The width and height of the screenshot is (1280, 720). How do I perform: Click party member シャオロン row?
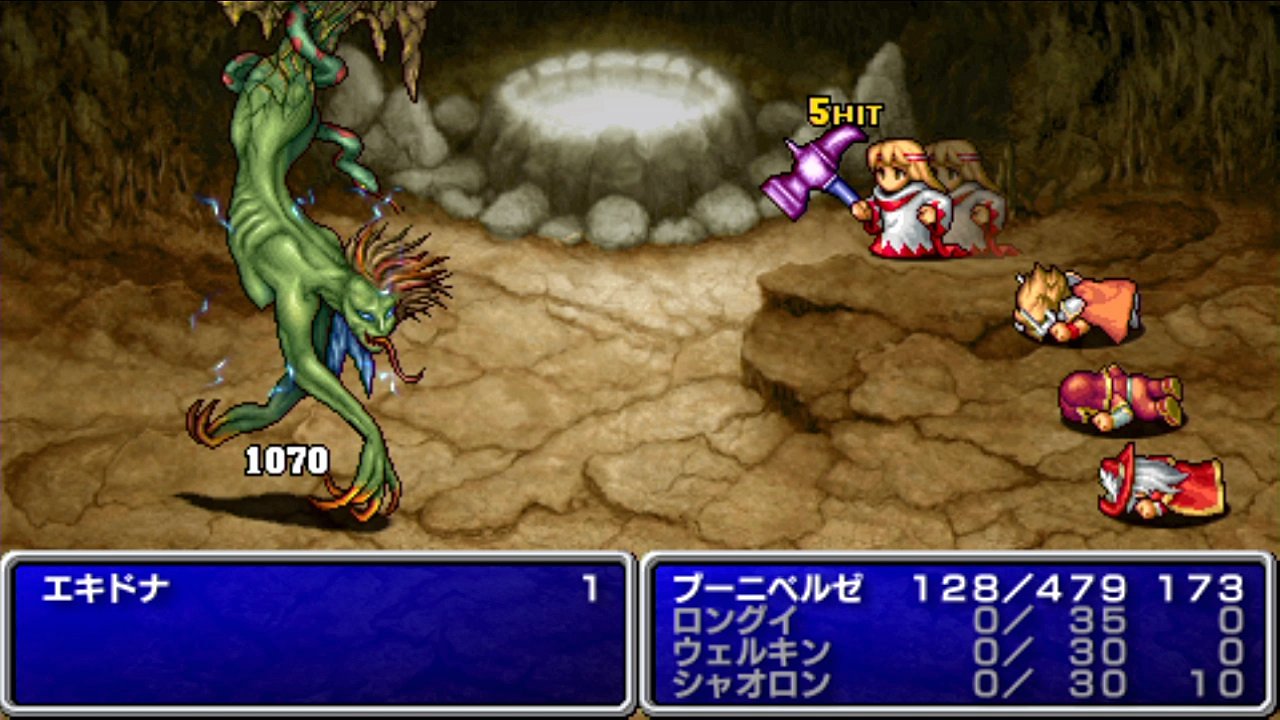[x=751, y=684]
